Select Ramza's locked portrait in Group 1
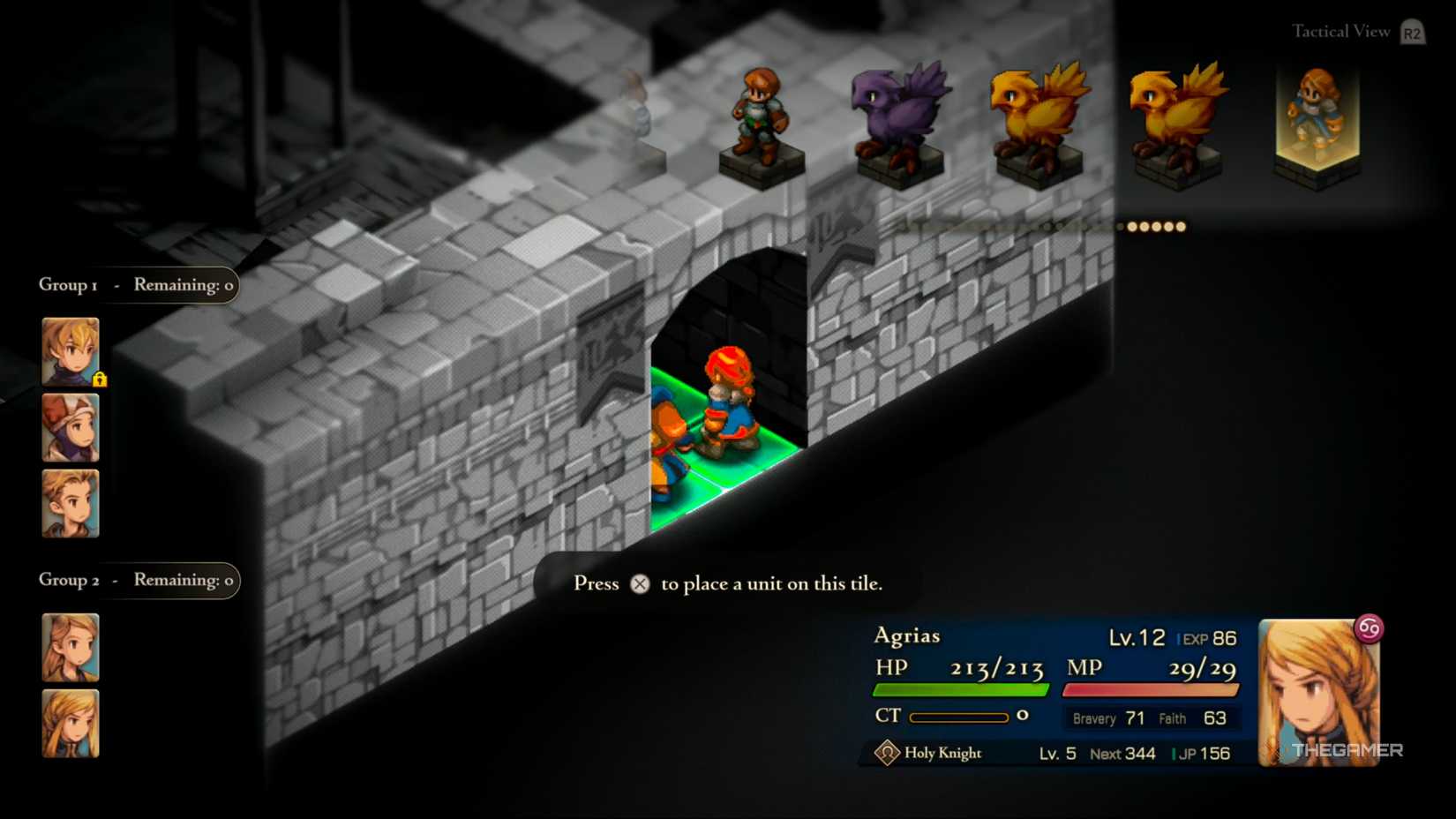 (71, 351)
